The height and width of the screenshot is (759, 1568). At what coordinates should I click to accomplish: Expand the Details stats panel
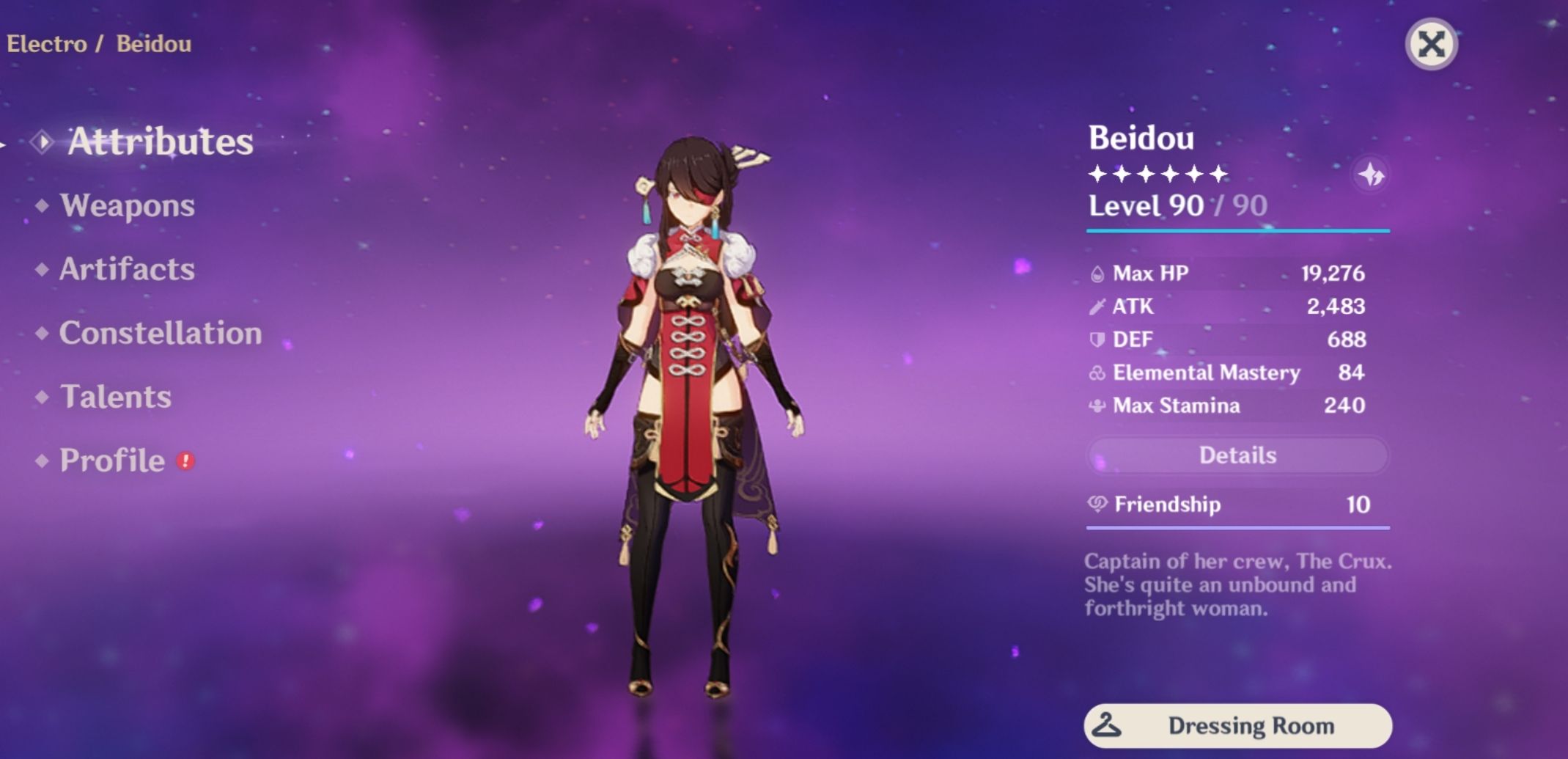click(1237, 455)
